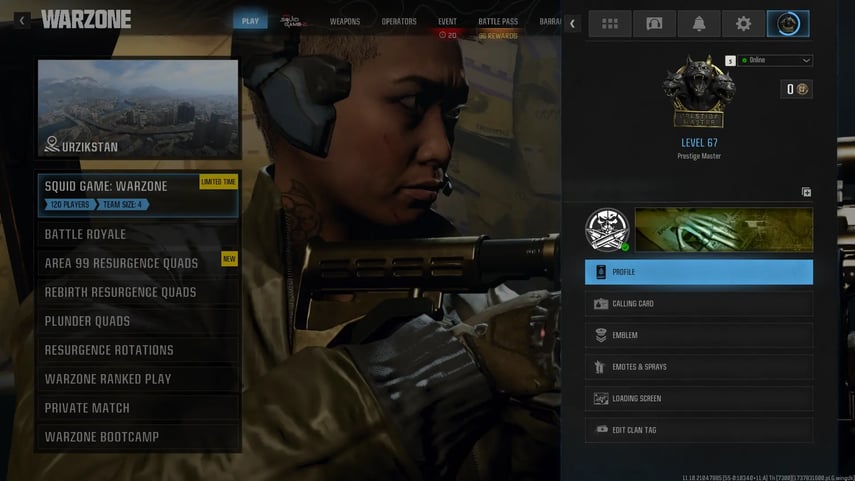Choose Resurgence Rotations playlist
Image resolution: width=855 pixels, height=481 pixels.
coord(137,350)
